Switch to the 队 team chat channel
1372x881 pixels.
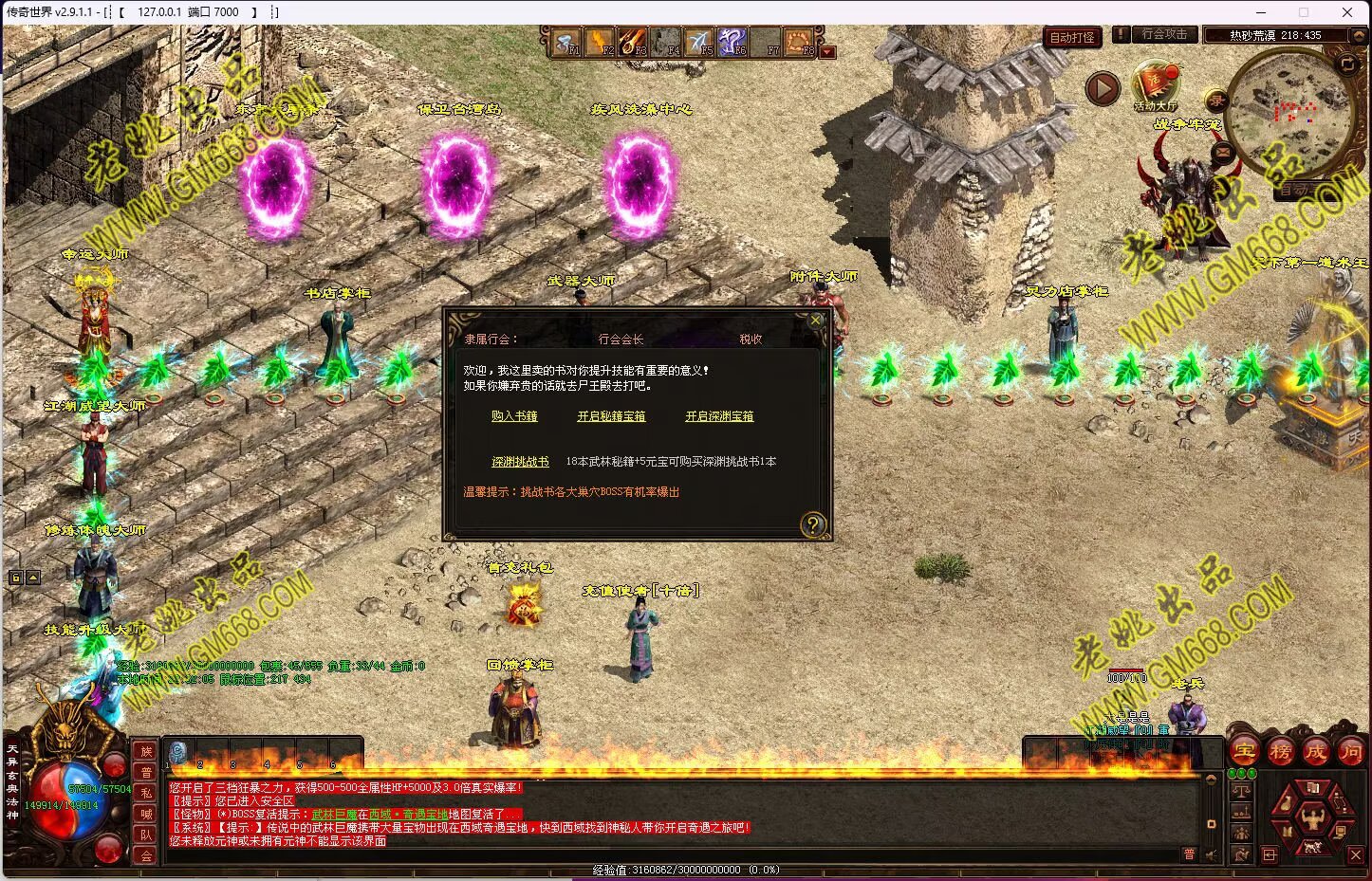click(146, 835)
